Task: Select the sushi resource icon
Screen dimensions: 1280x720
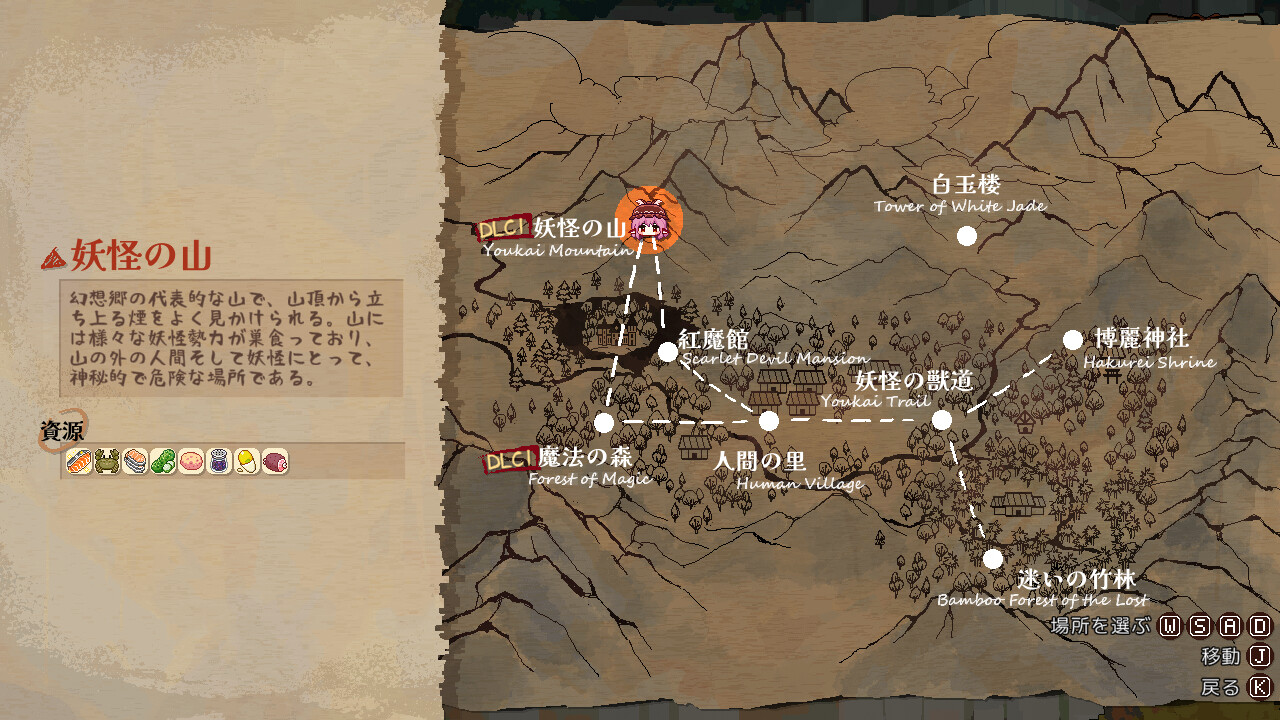Action: point(133,461)
